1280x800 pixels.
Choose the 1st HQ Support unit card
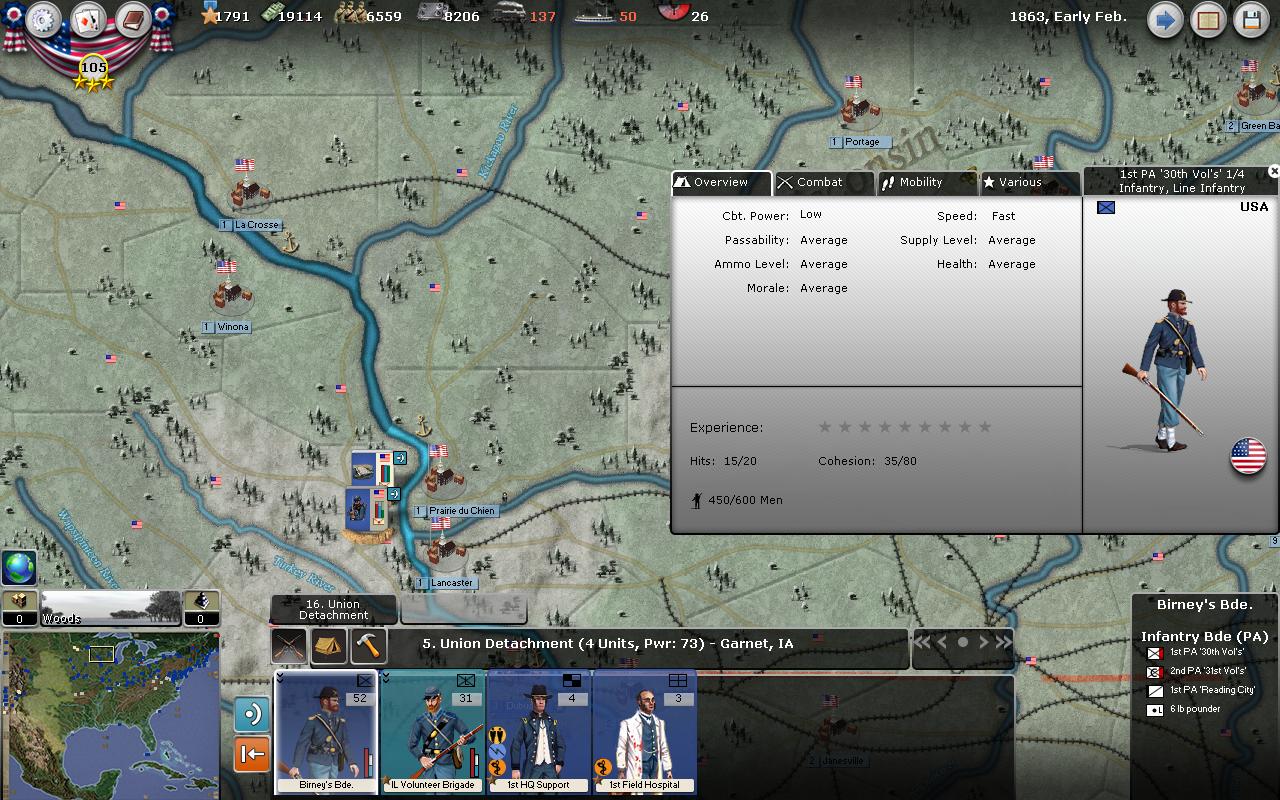(538, 732)
